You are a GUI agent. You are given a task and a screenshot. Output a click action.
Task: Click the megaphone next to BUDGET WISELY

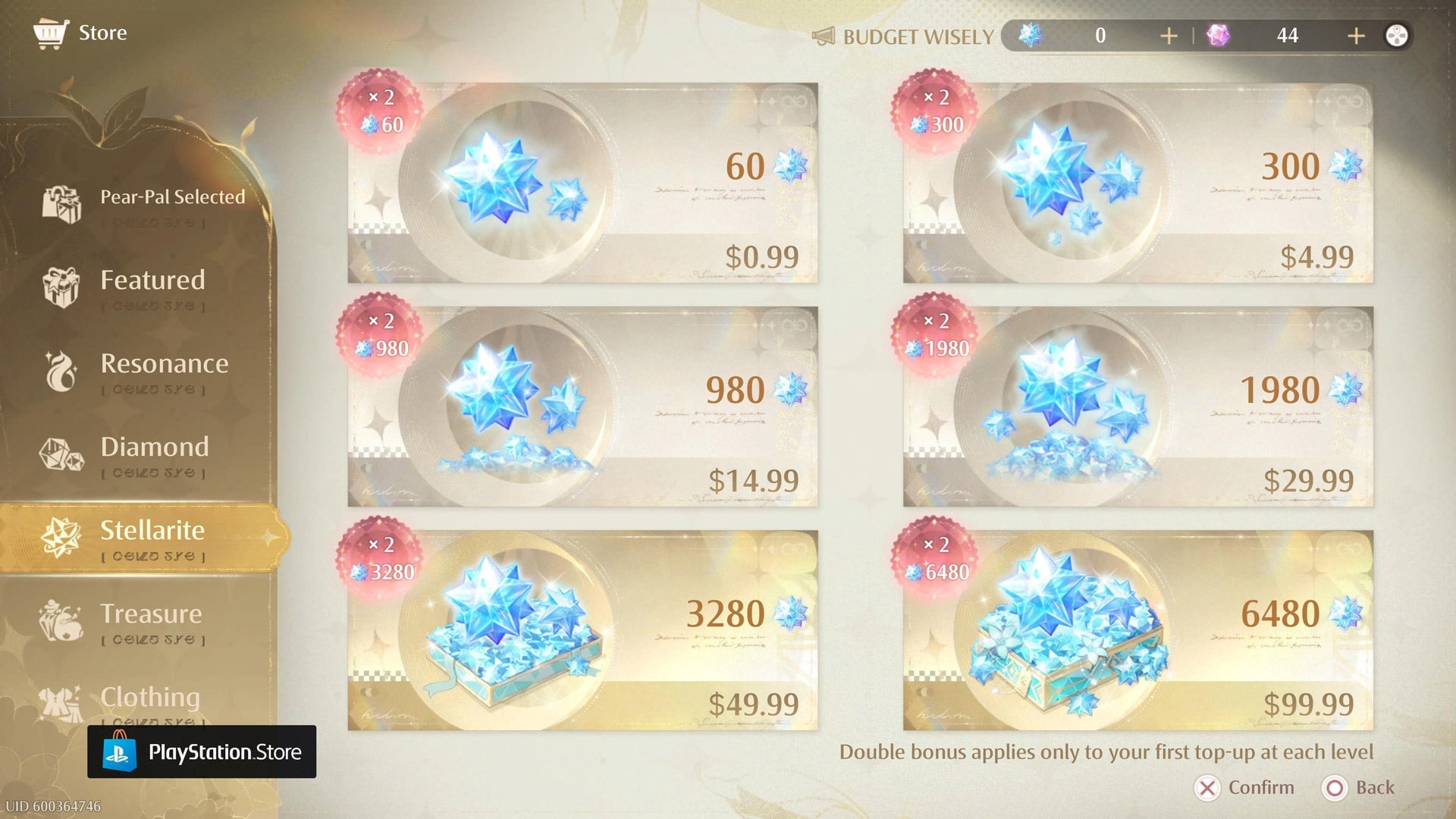click(824, 35)
